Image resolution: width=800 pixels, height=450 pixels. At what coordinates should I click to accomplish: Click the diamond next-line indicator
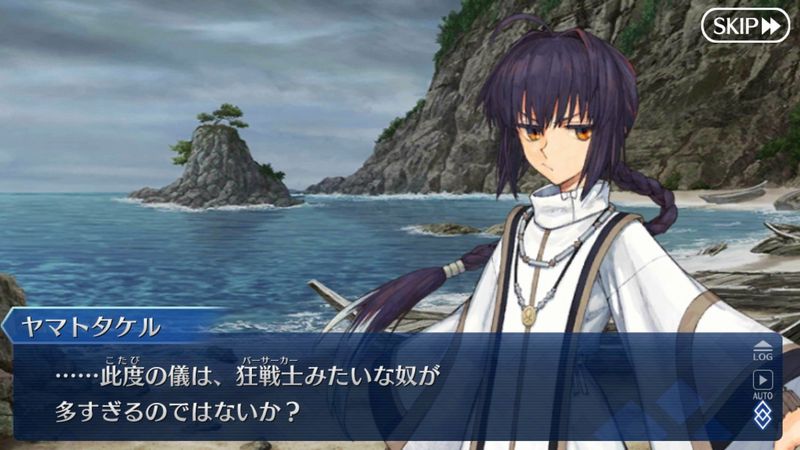point(763,416)
